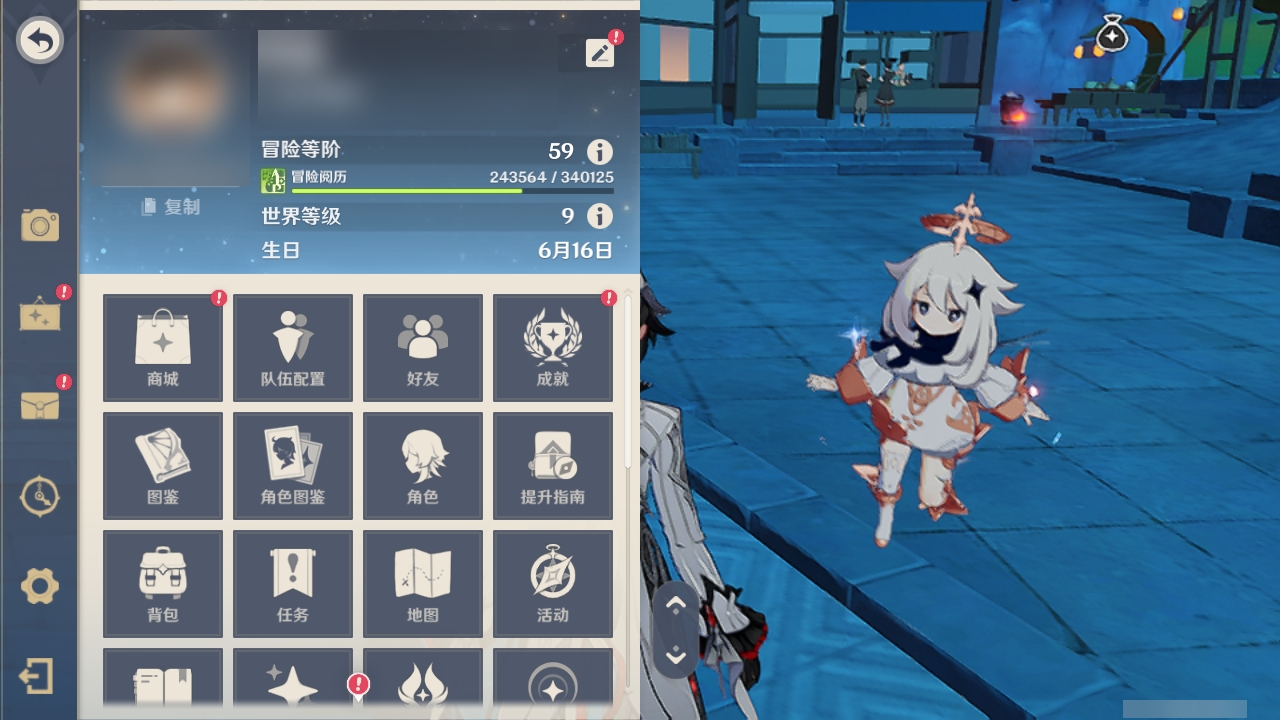
Task: Enter photo mode via camera sidebar icon
Action: [x=39, y=226]
